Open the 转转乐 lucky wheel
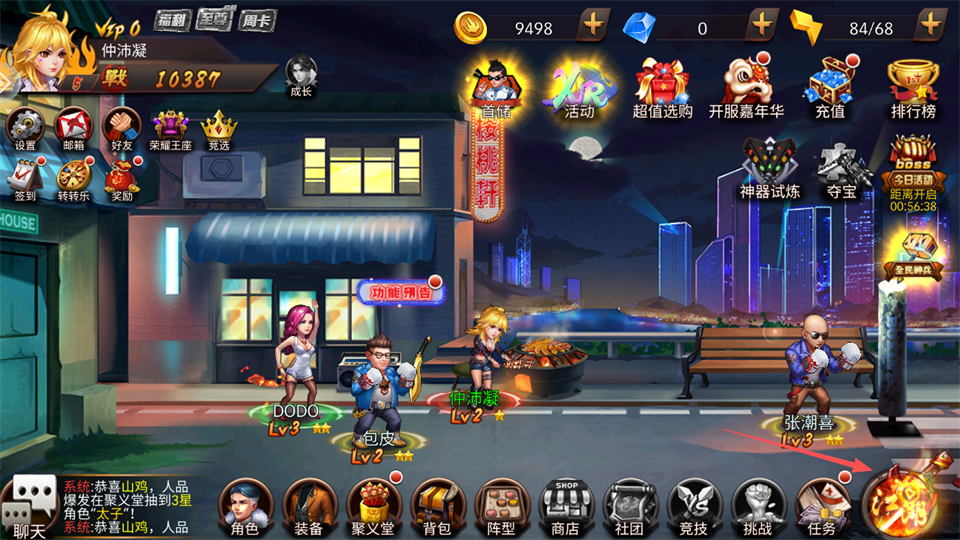960x540 pixels. pos(73,177)
